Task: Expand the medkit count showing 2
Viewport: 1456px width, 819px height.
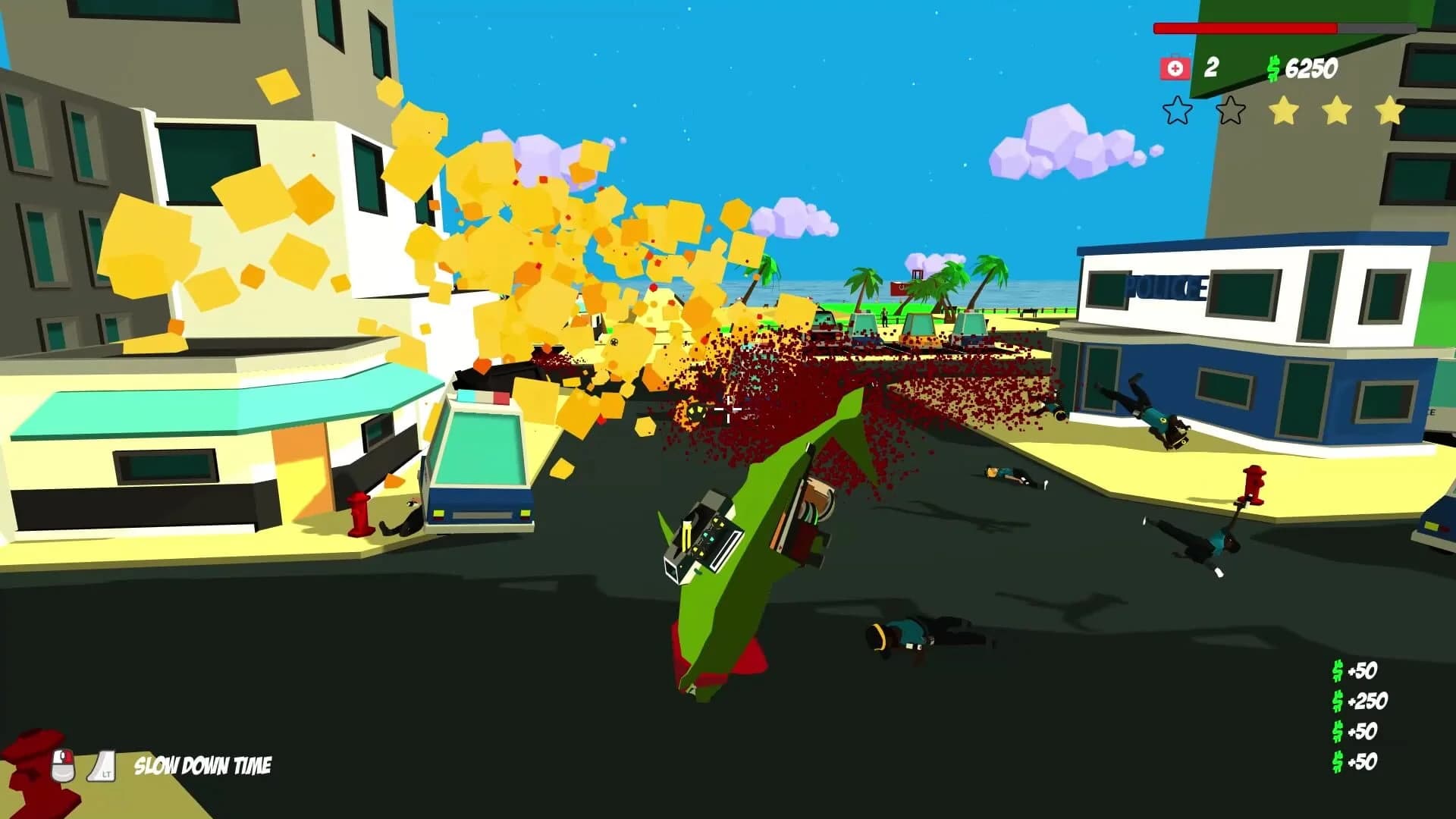Action: pyautogui.click(x=1213, y=67)
